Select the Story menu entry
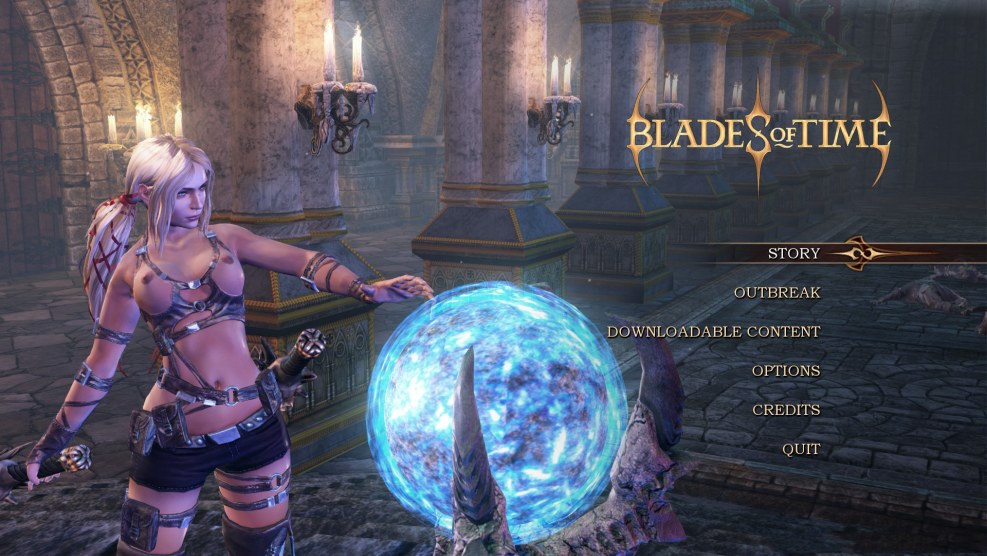Image resolution: width=987 pixels, height=556 pixels. pyautogui.click(x=793, y=253)
